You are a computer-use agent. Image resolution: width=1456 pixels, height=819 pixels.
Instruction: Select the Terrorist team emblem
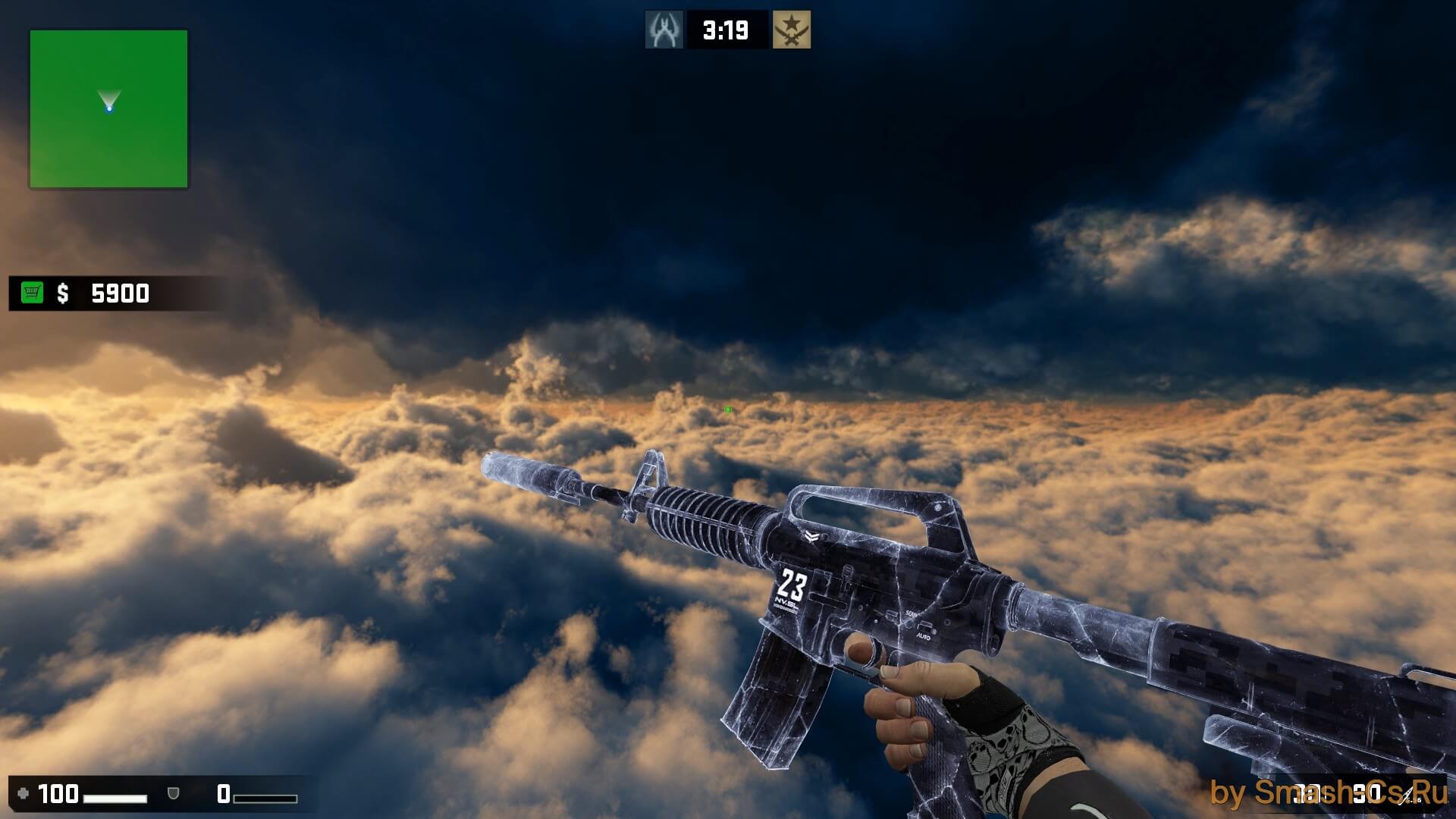(x=791, y=30)
